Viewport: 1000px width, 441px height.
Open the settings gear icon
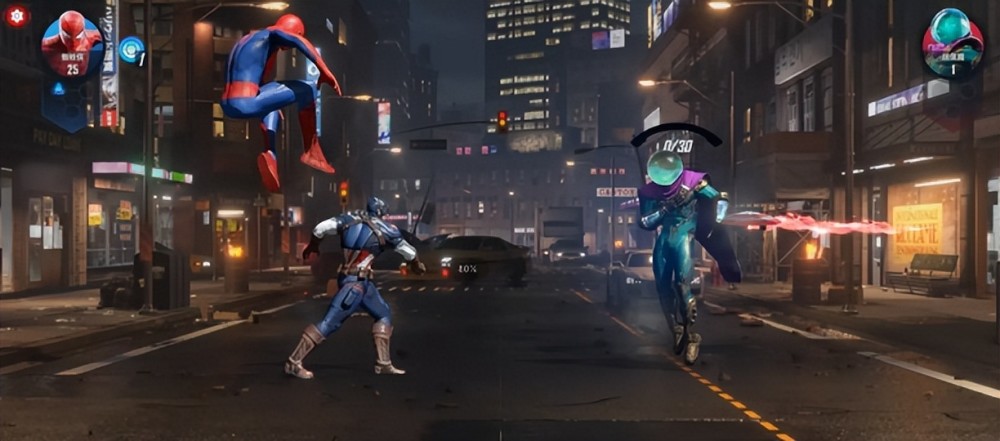click(x=17, y=15)
